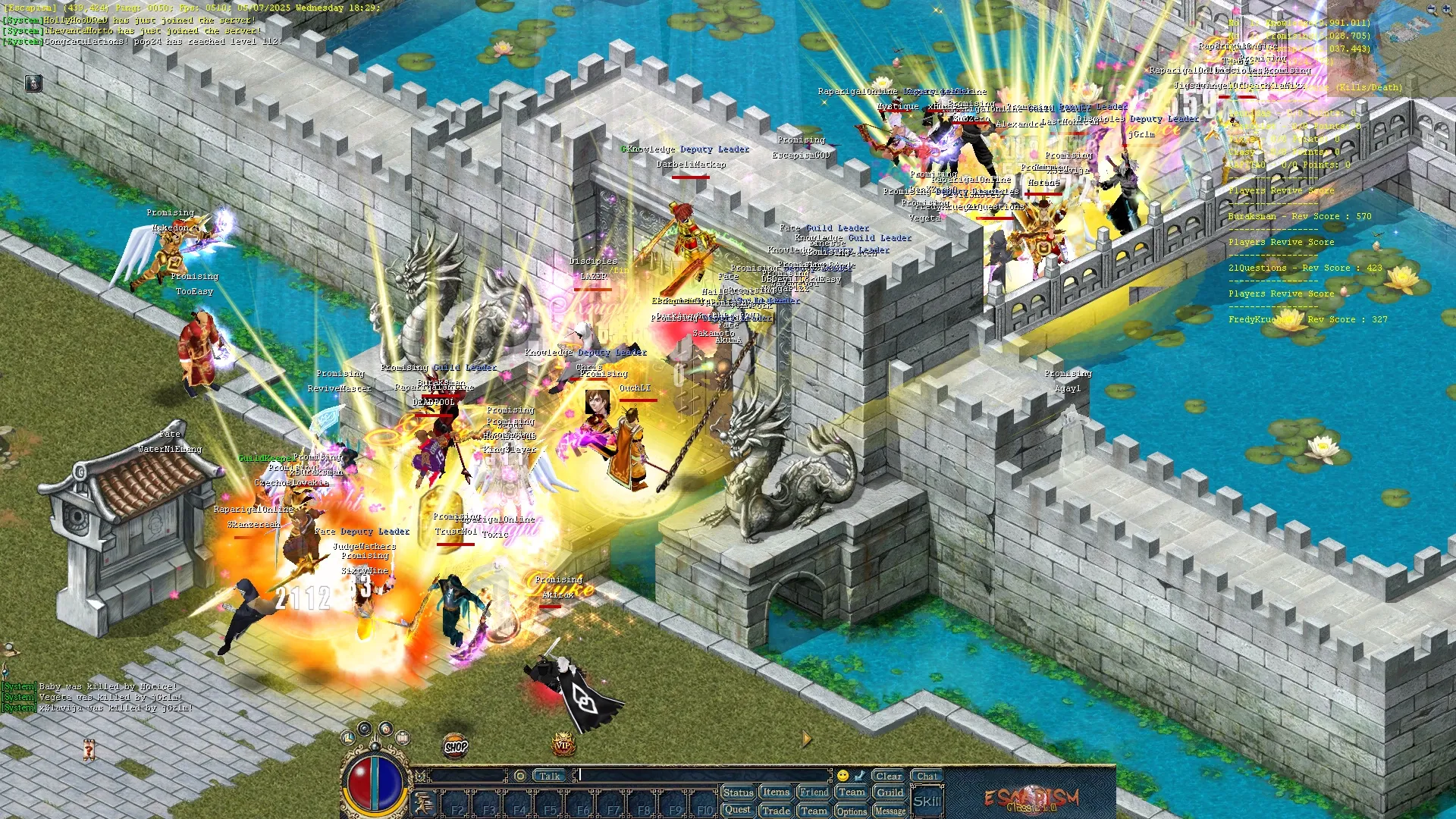Open the Status window
Screen dimensions: 1456x819
[x=738, y=792]
